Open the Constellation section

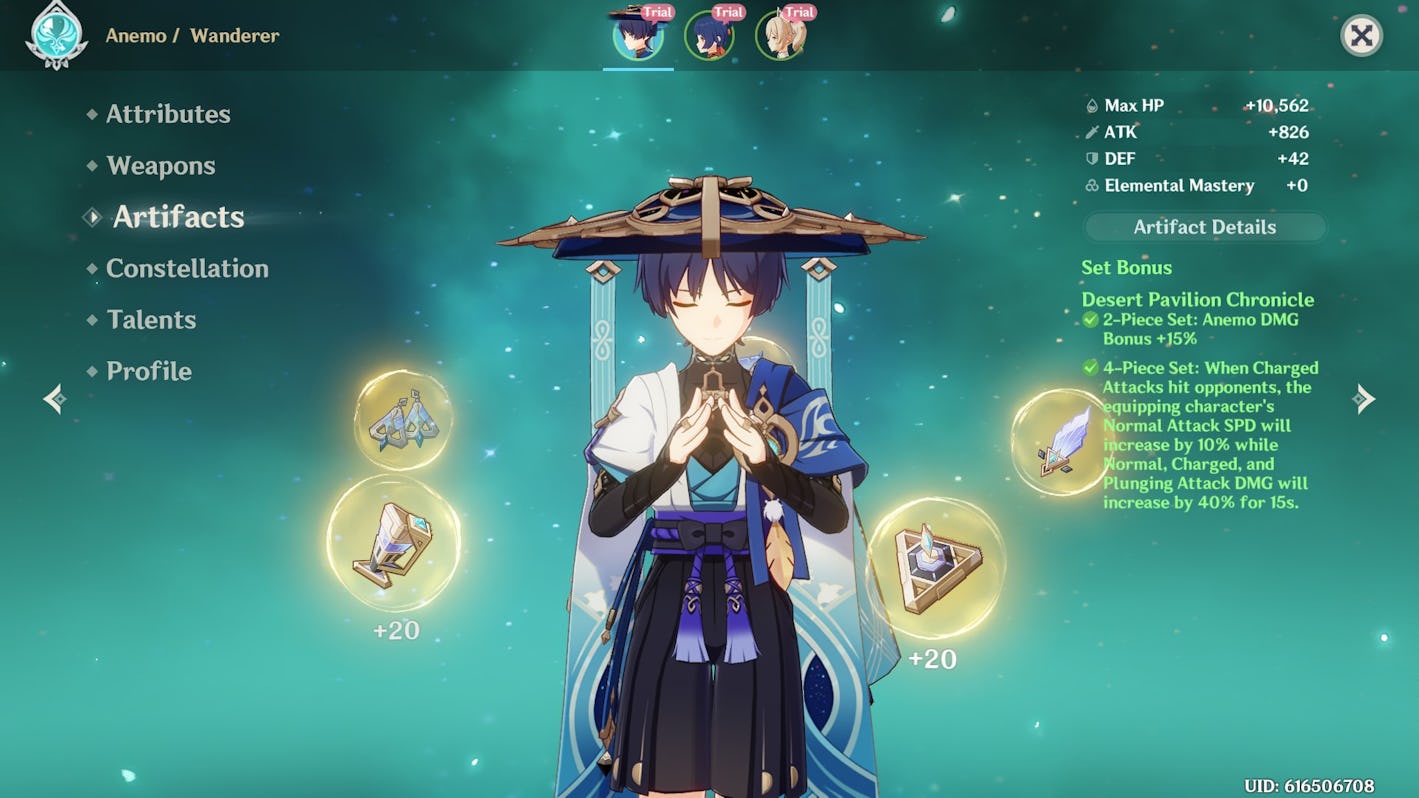tap(184, 268)
